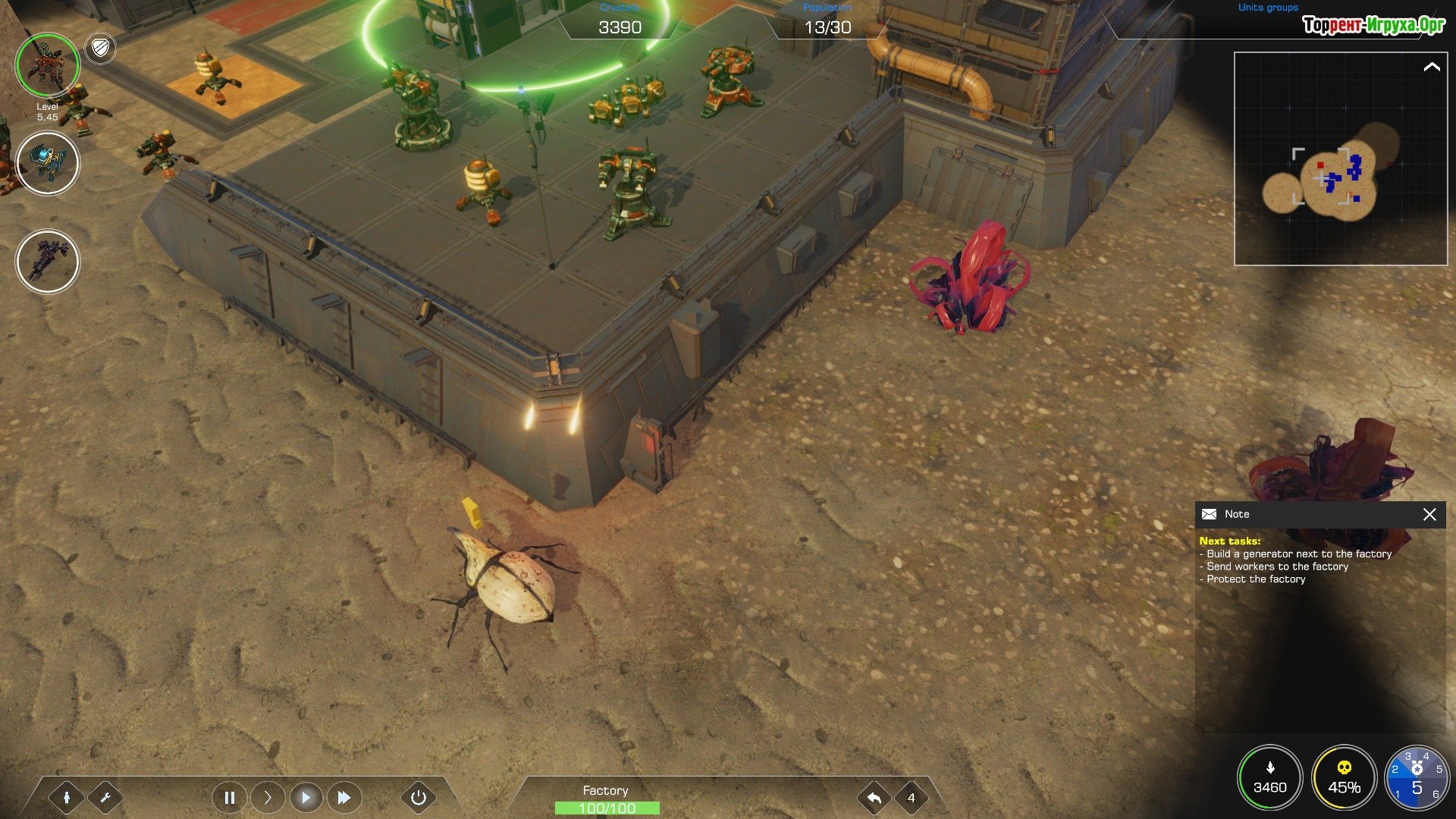The width and height of the screenshot is (1456, 819).
Task: Click the power button
Action: point(419,798)
